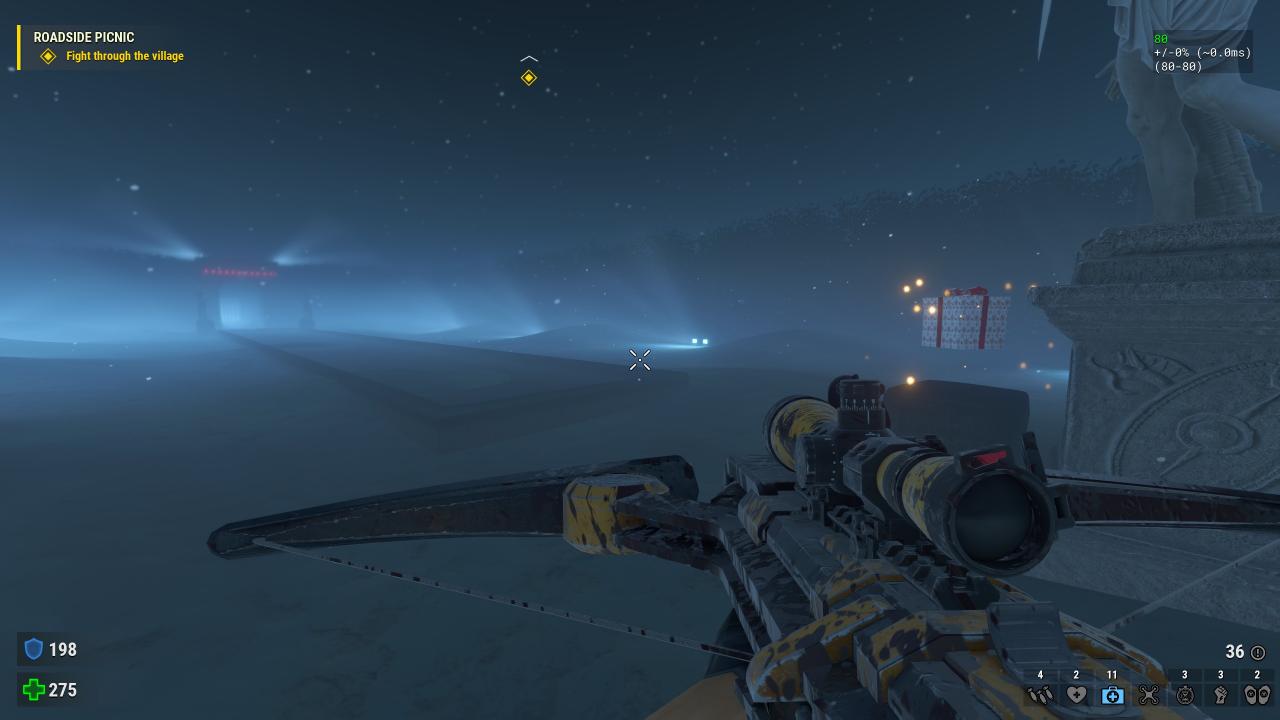This screenshot has height=720, width=1280.
Task: Activate the stopwatch time gadget
Action: [x=1185, y=694]
